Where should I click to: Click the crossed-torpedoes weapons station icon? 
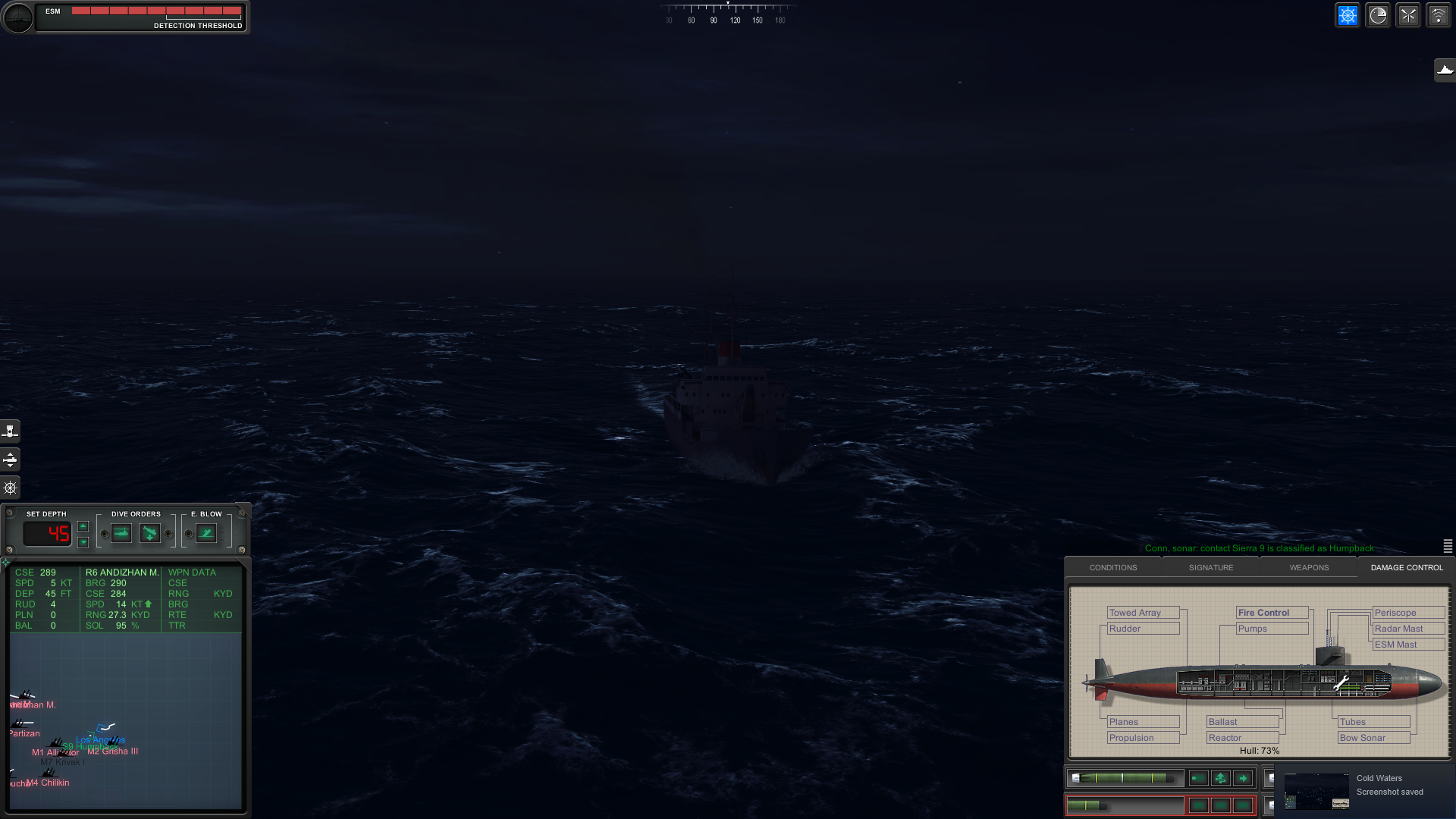pos(1408,14)
